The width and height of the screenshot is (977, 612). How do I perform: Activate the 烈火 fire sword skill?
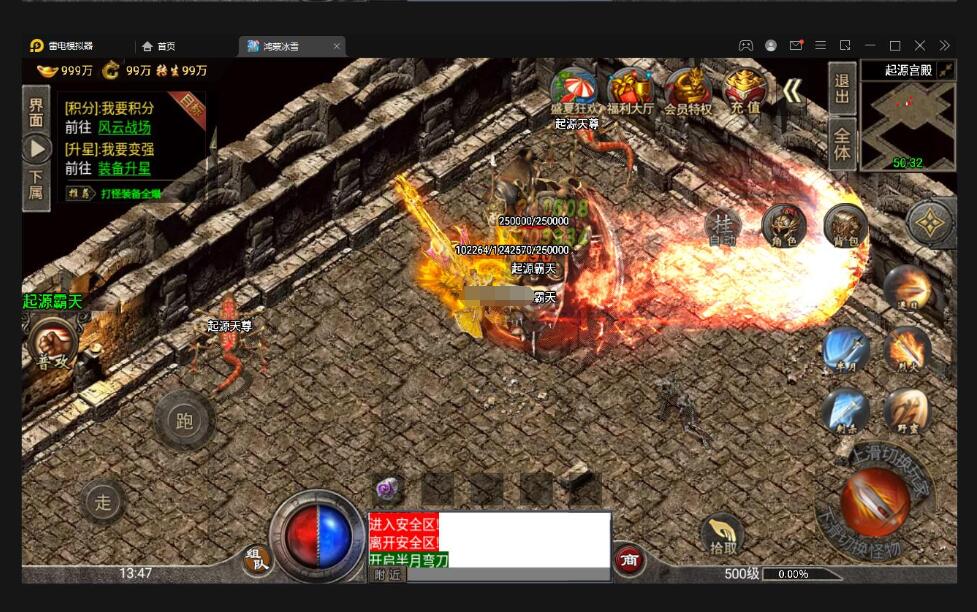(x=907, y=351)
